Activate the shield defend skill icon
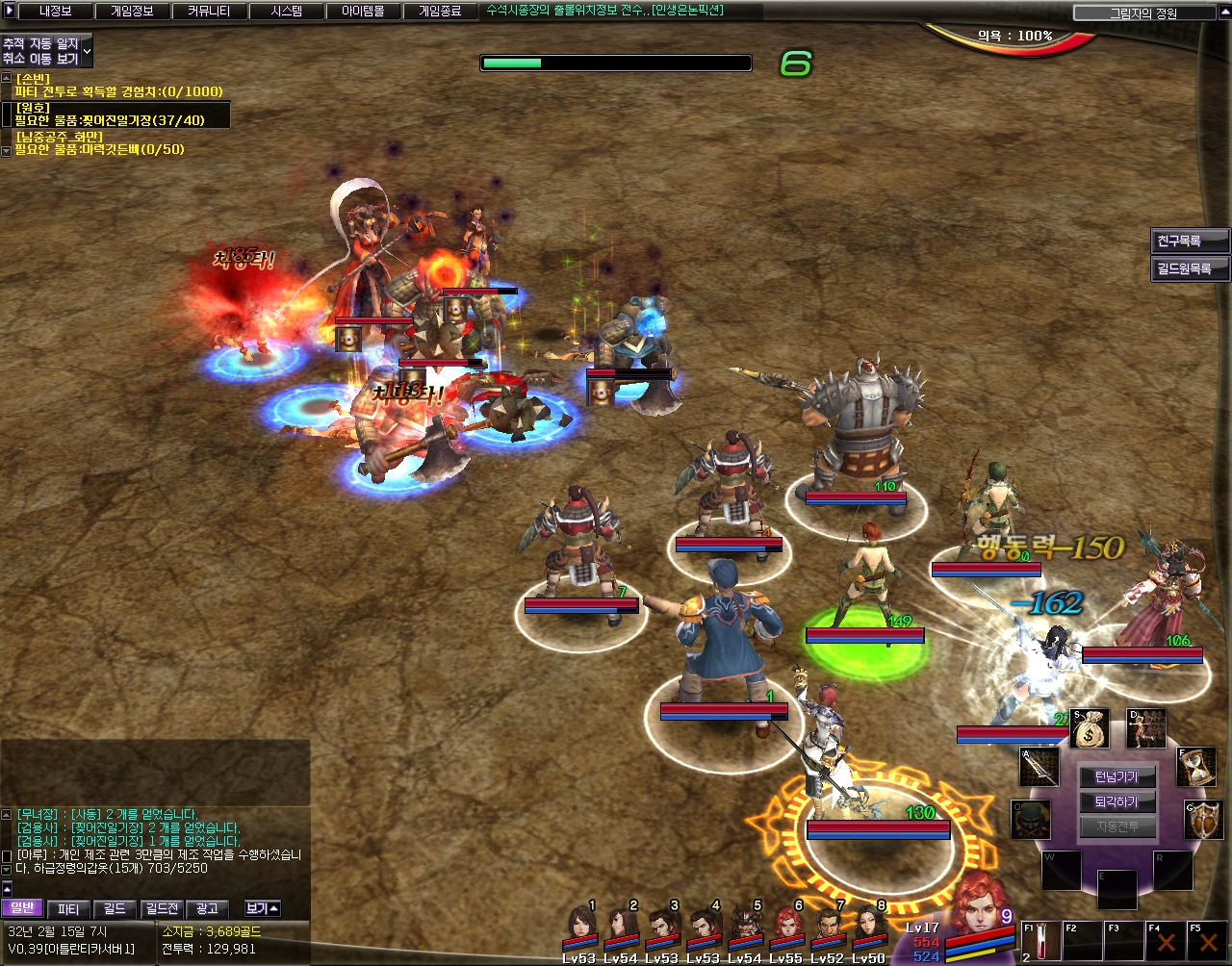1232x966 pixels. 1204,820
